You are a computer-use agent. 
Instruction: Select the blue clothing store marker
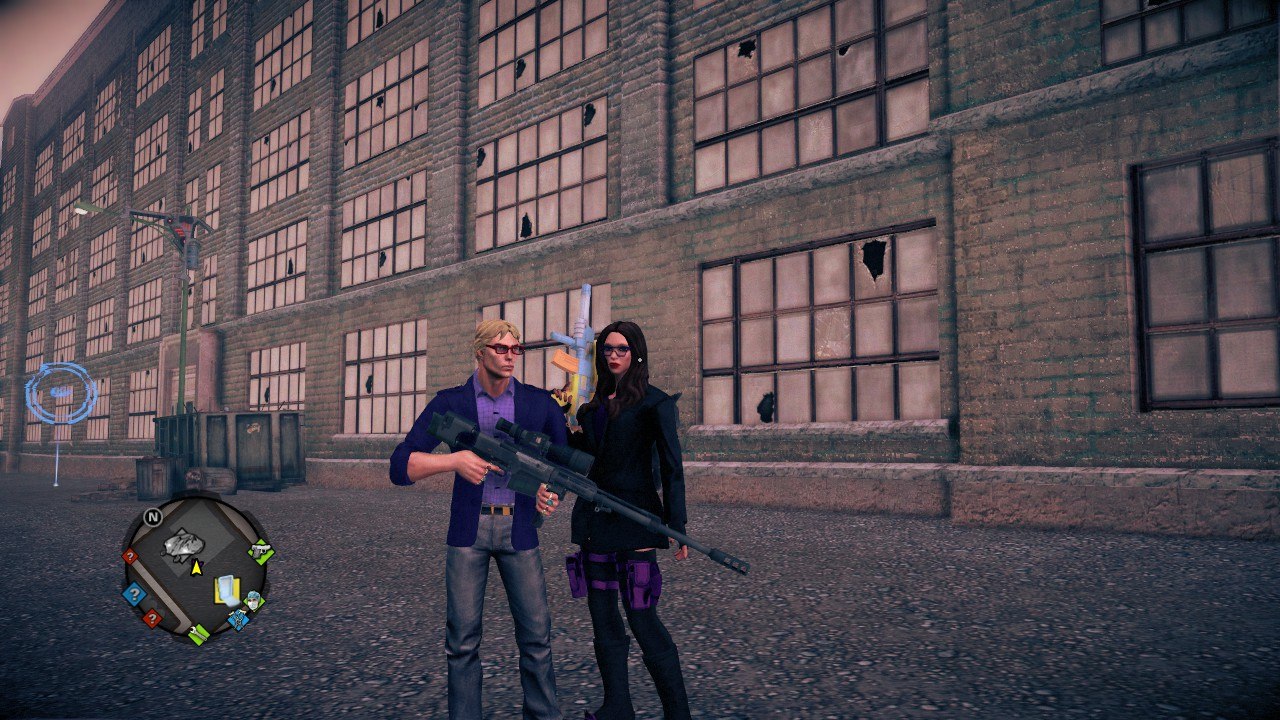coord(238,619)
